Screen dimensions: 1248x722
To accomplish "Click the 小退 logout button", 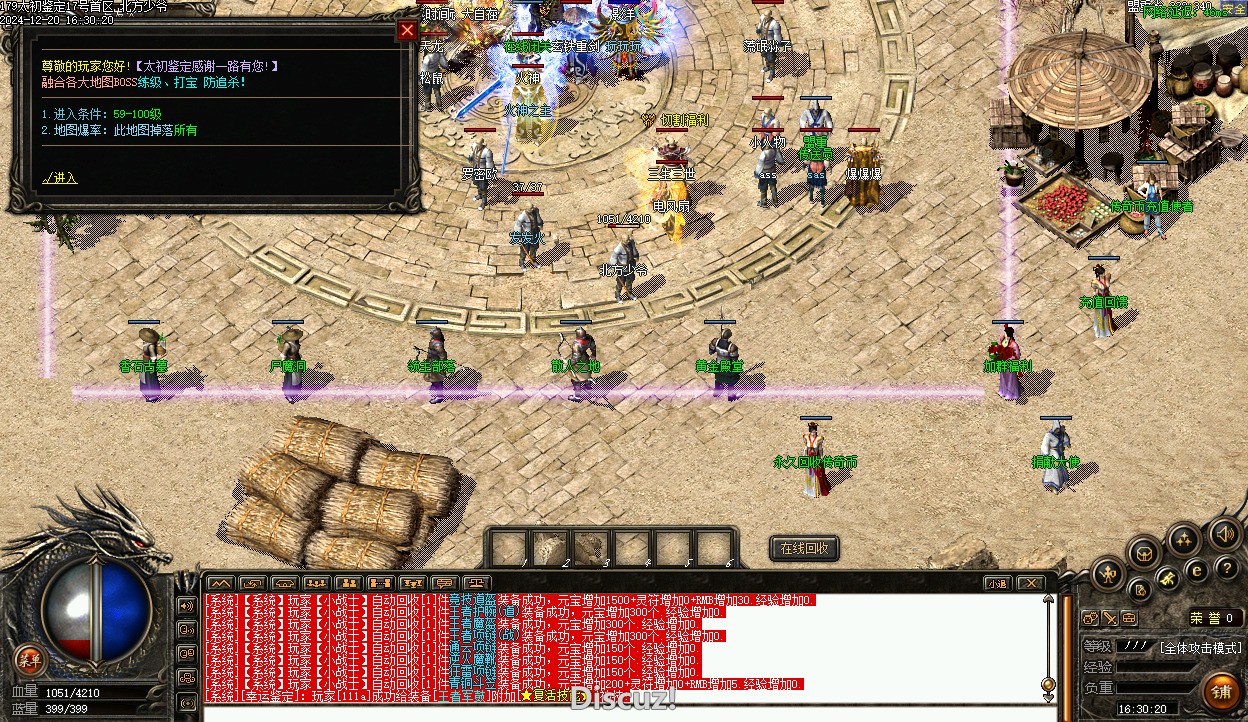I will 996,583.
